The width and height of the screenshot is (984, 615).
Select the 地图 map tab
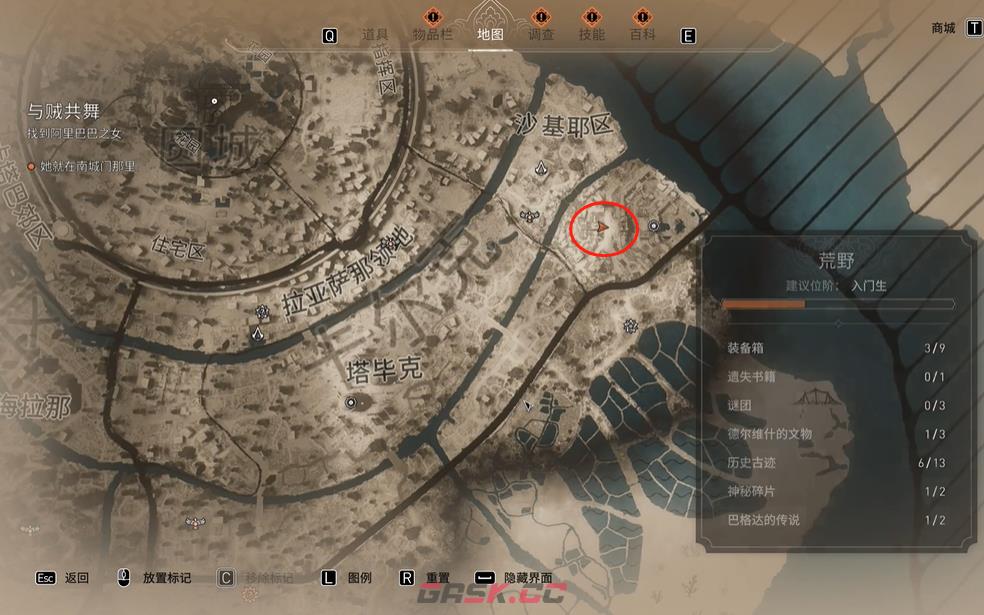[490, 34]
